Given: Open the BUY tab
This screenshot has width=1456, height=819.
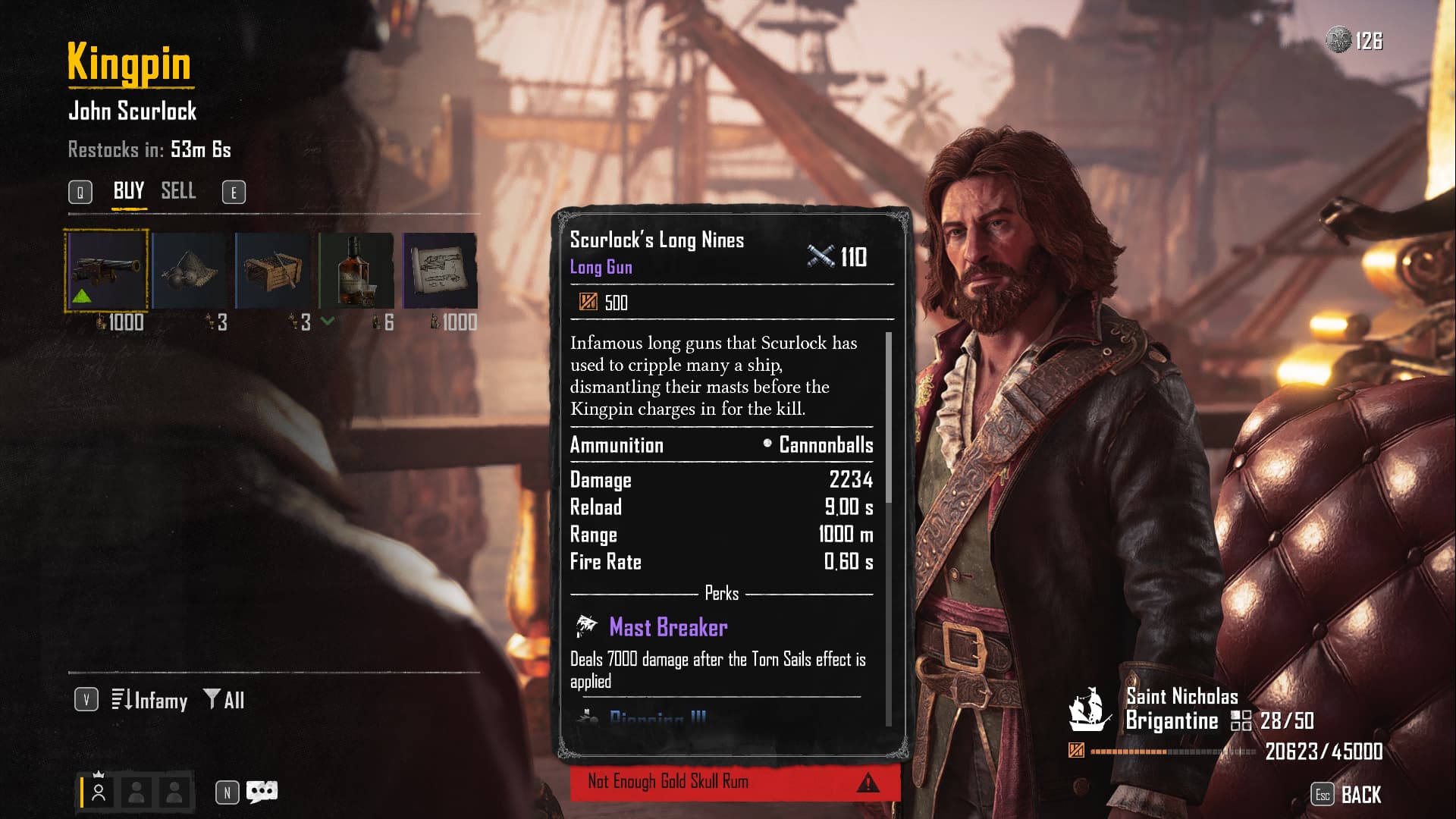Looking at the screenshot, I should pyautogui.click(x=128, y=191).
